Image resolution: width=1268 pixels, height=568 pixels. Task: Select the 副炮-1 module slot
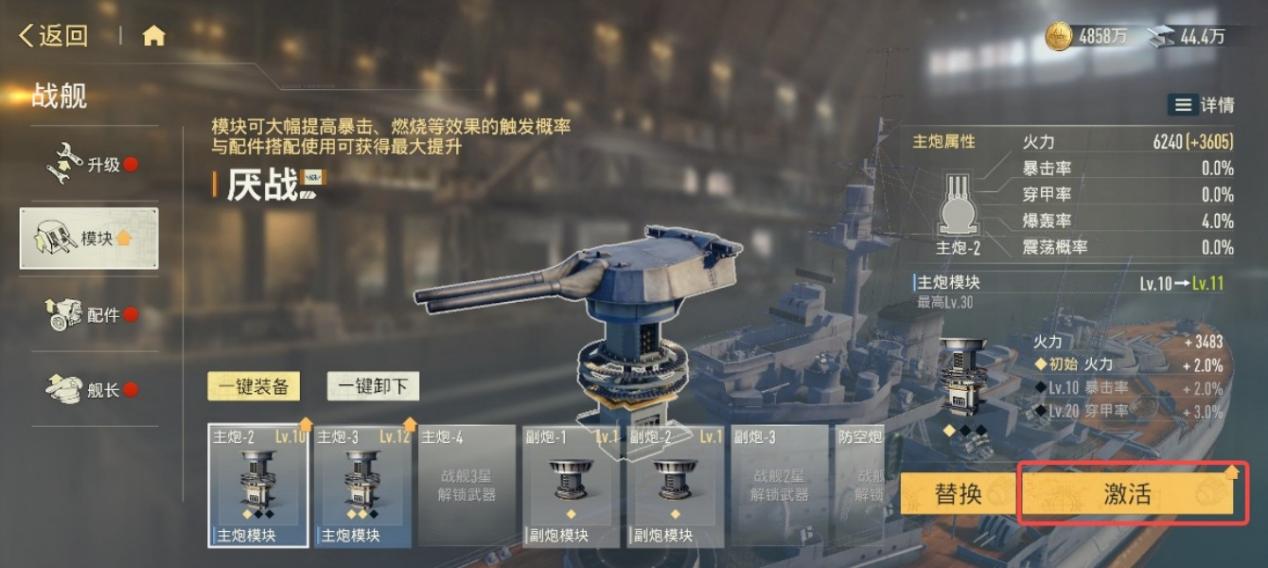[x=571, y=486]
